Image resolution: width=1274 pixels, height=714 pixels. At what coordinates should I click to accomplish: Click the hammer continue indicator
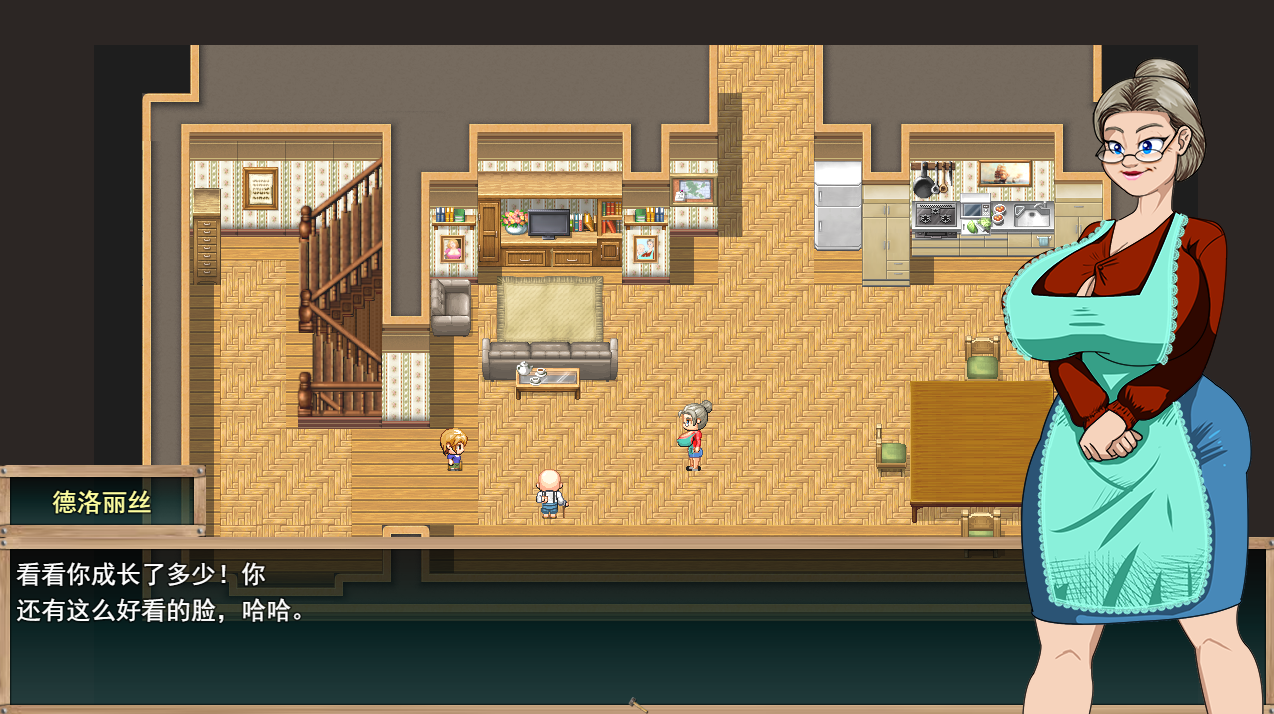pos(637,705)
